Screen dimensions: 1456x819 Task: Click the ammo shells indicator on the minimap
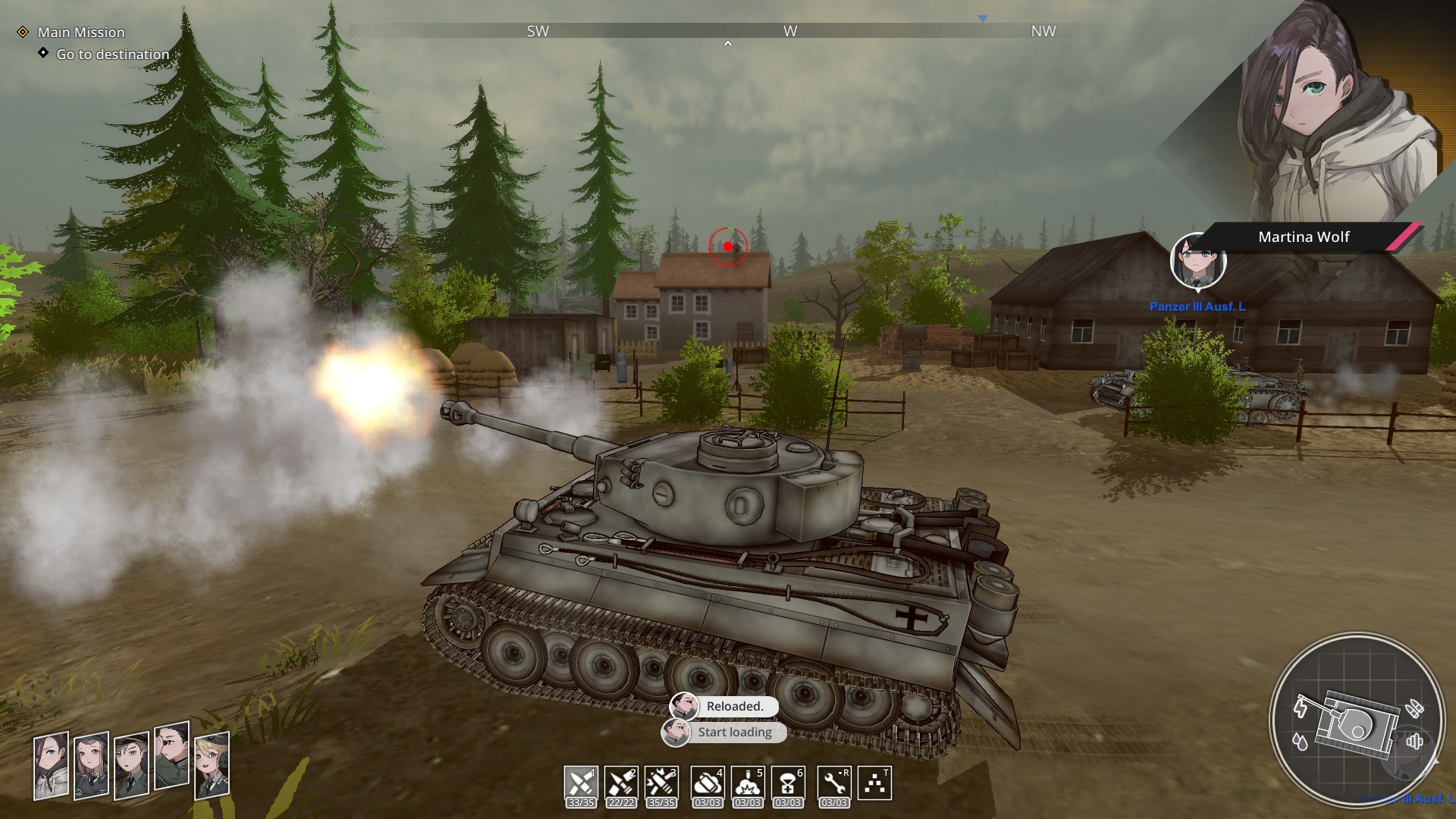coord(1414,708)
